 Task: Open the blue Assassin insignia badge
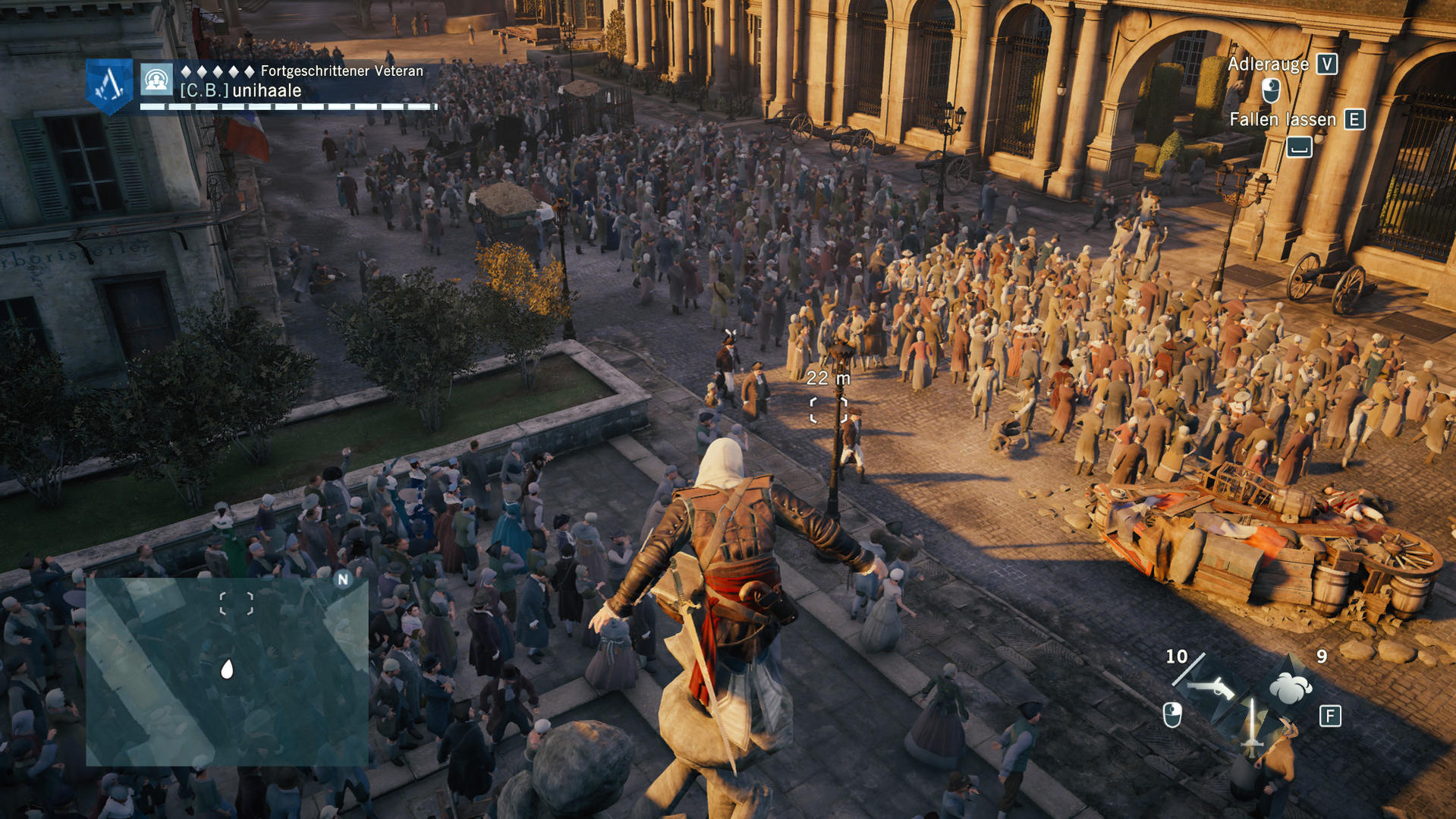[109, 86]
